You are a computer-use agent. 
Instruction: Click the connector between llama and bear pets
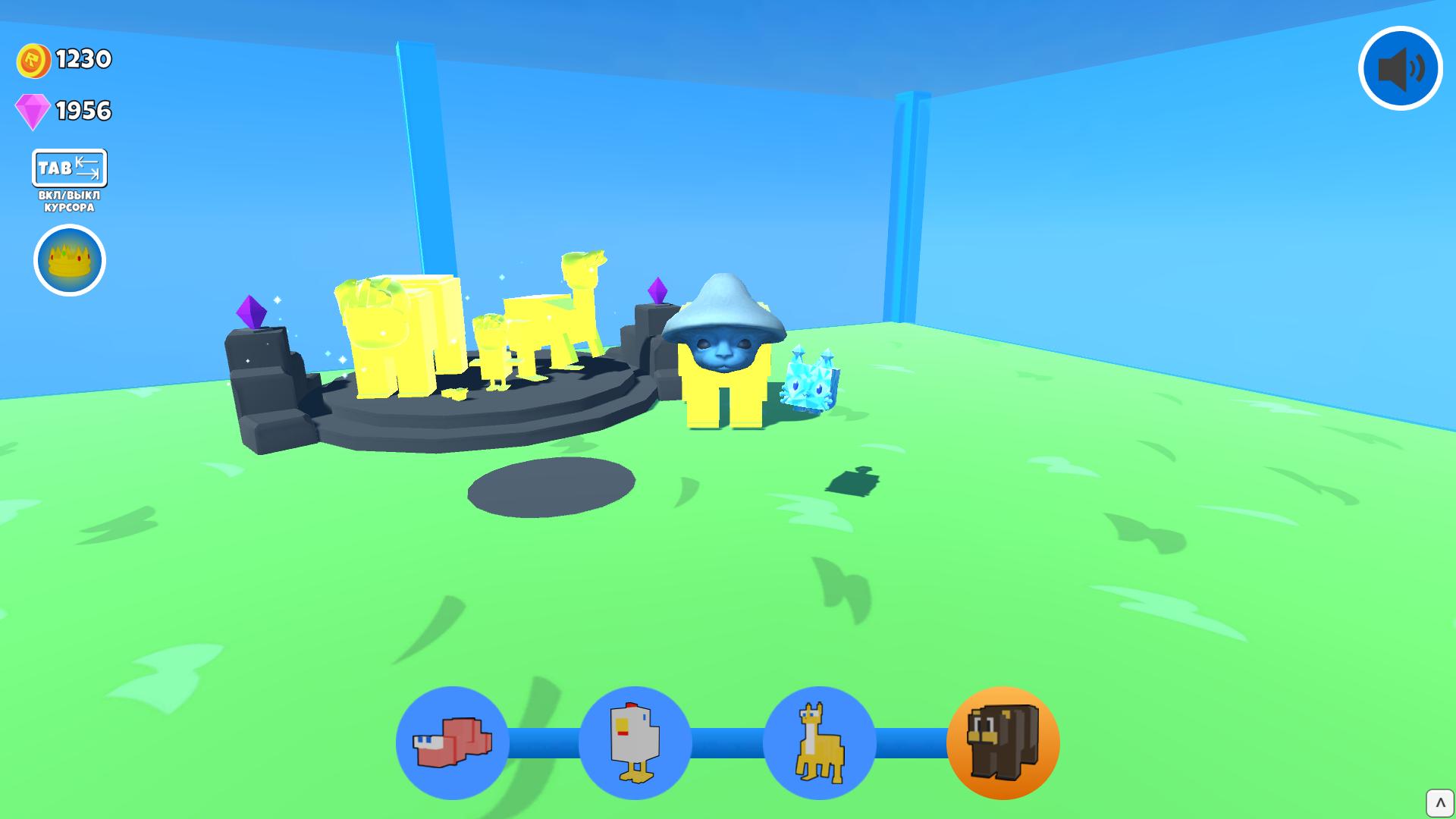[x=910, y=744]
